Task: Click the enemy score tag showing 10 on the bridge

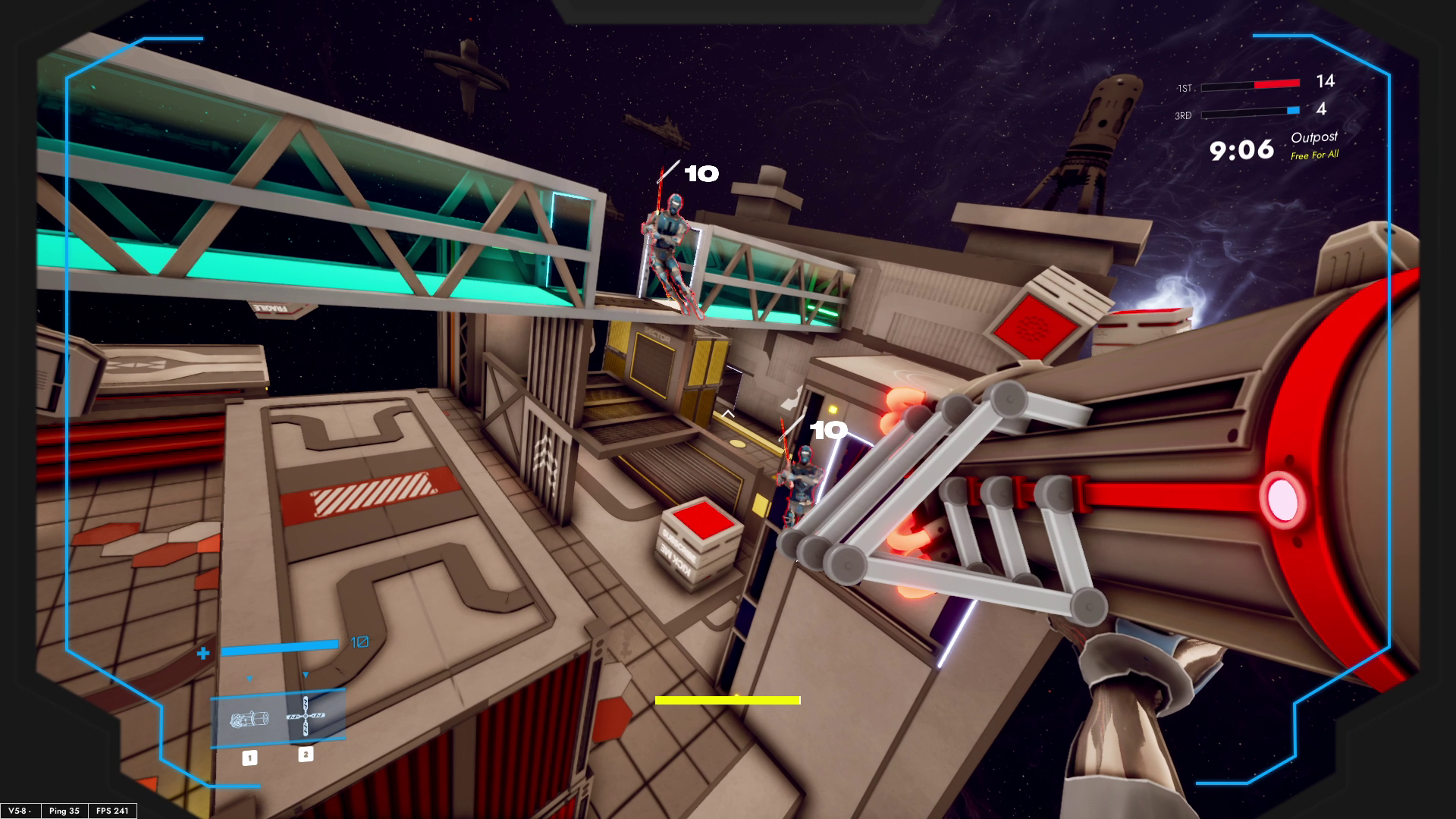Action: (x=698, y=175)
